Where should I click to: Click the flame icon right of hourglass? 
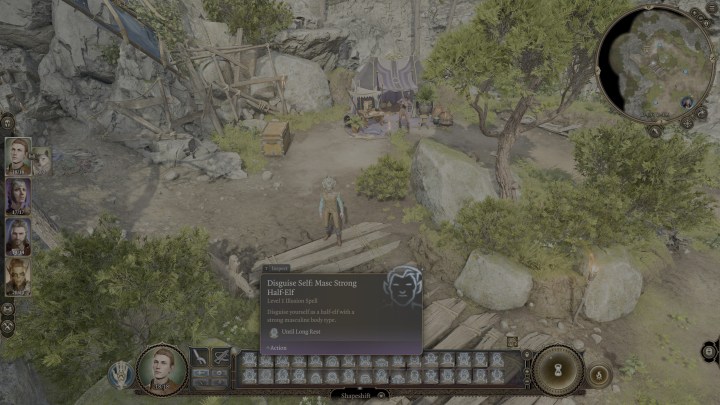coord(598,374)
